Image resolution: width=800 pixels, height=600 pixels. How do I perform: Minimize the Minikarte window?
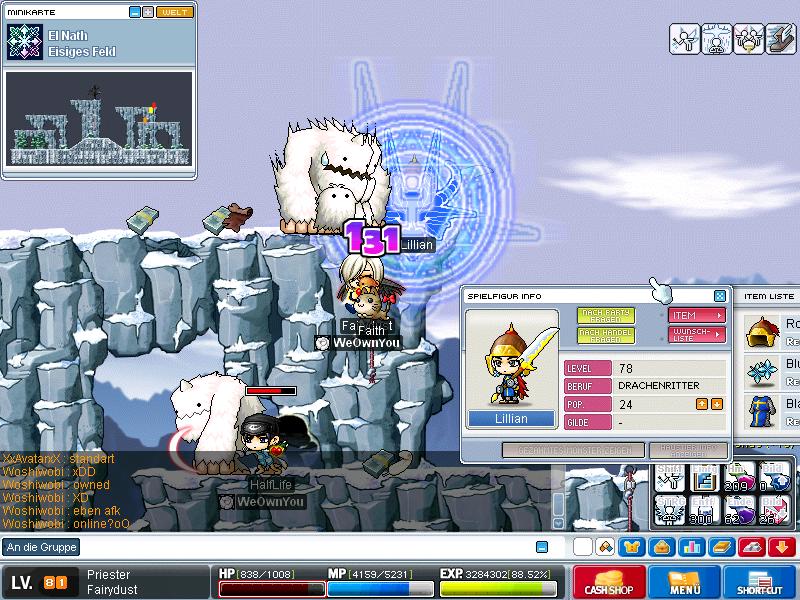point(135,12)
